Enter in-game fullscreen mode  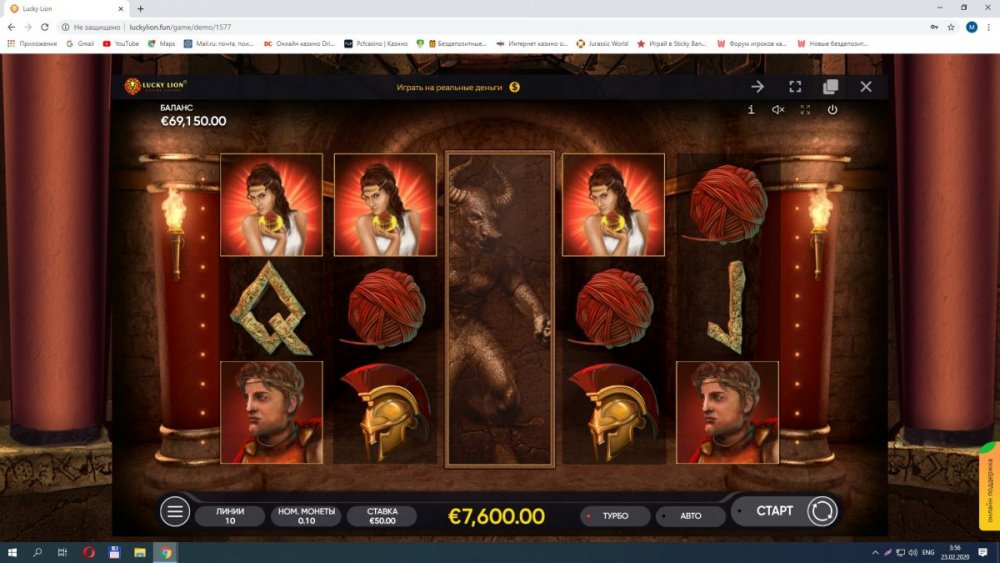(805, 110)
